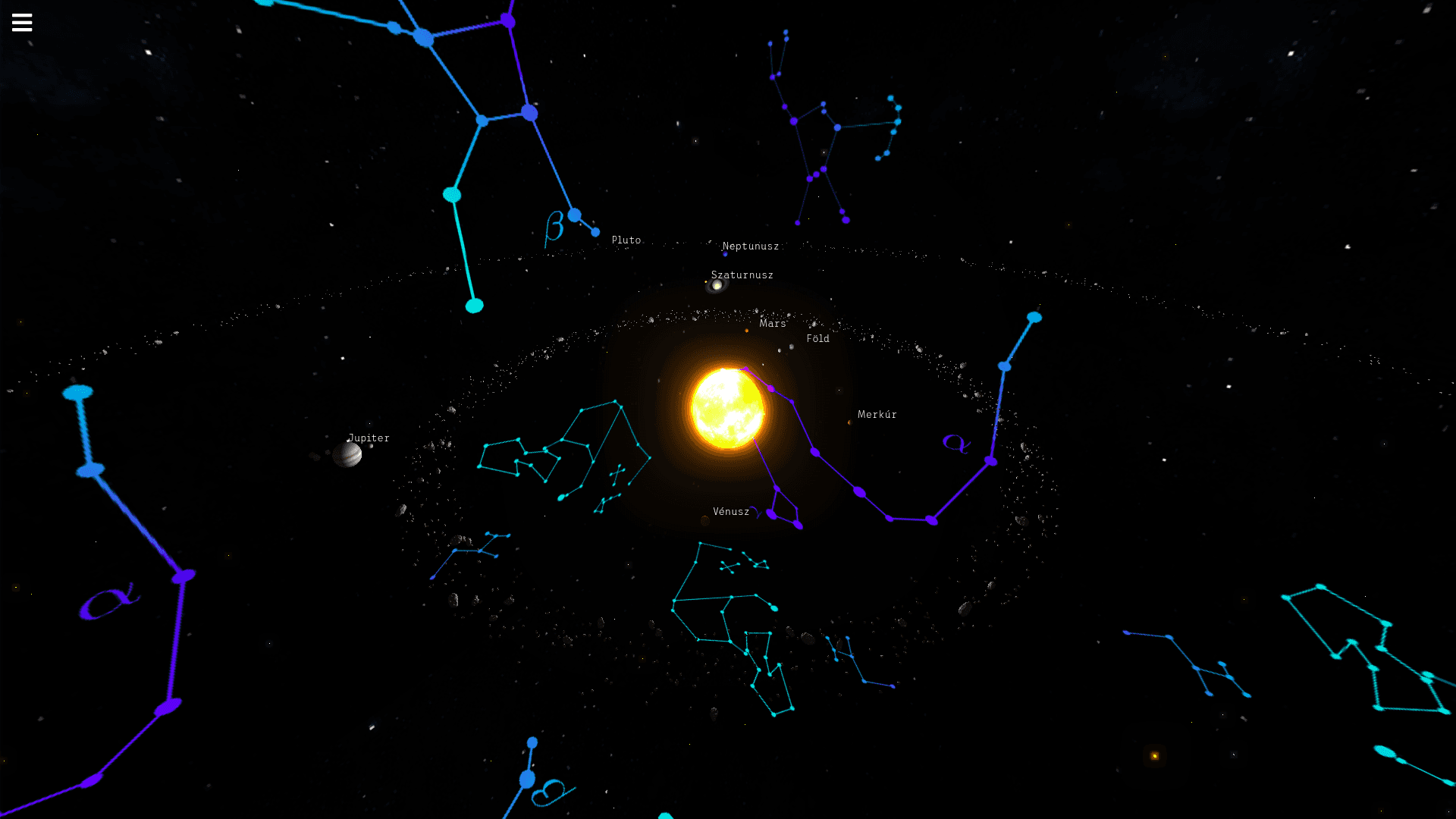Viewport: 1456px width, 819px height.
Task: Click the Pluto label
Action: tap(626, 239)
